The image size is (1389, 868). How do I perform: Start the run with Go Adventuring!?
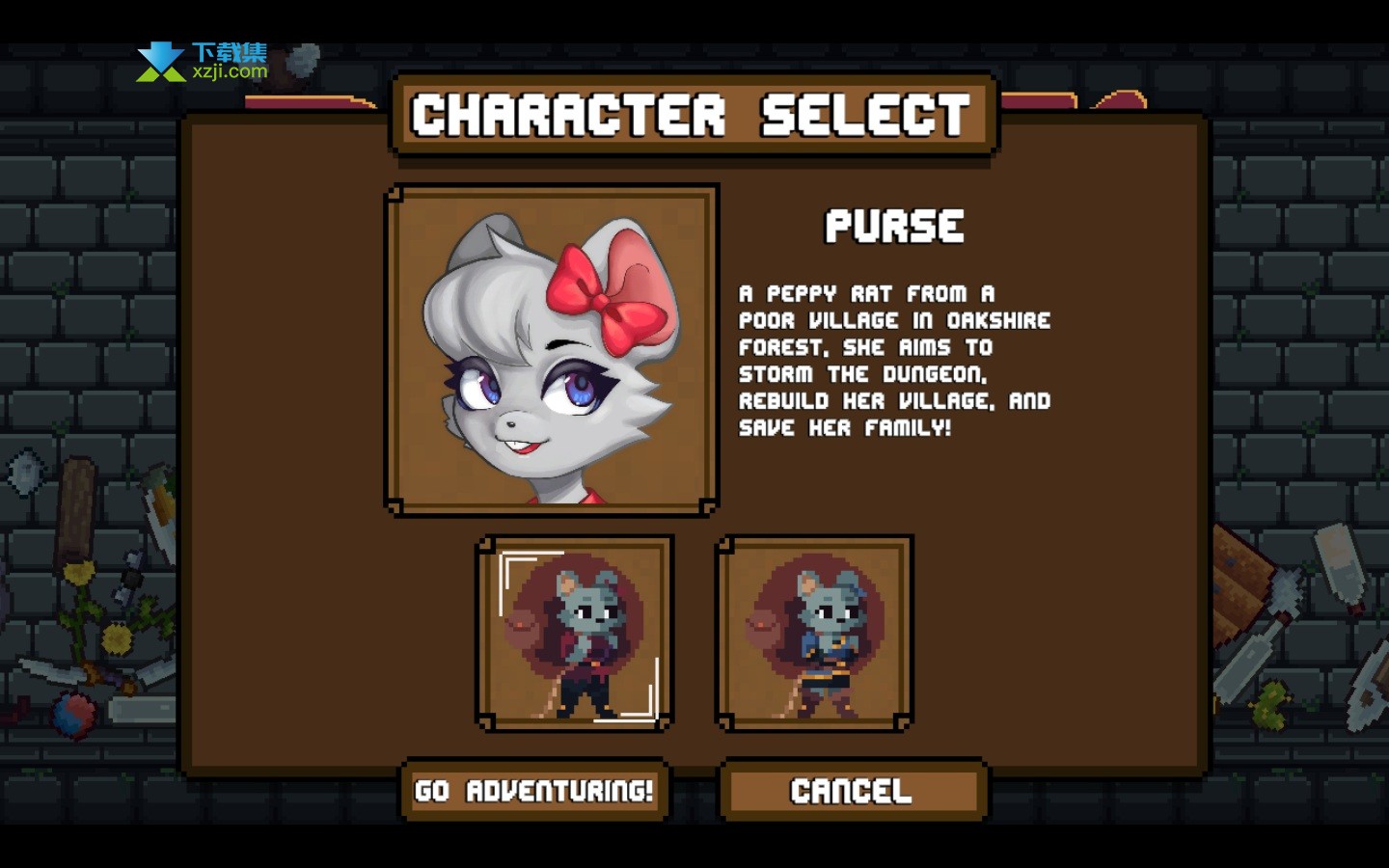[534, 791]
